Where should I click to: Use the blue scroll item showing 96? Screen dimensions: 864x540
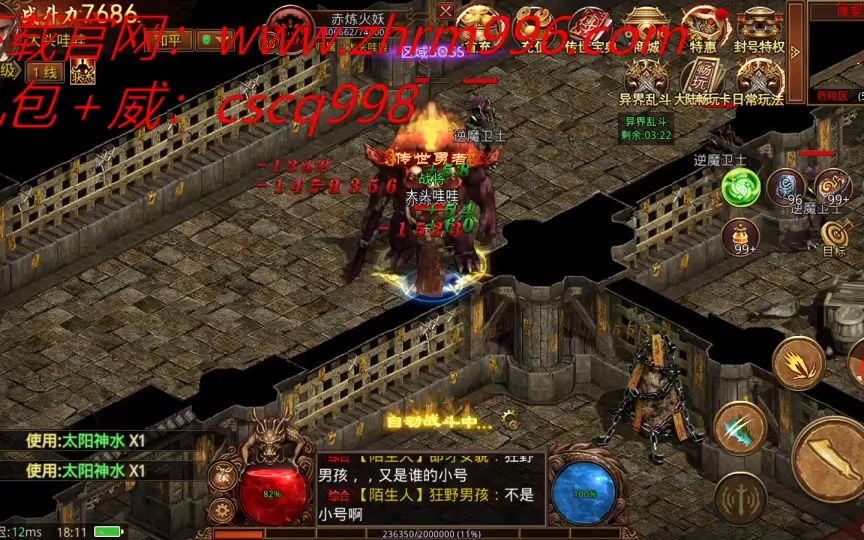[785, 186]
